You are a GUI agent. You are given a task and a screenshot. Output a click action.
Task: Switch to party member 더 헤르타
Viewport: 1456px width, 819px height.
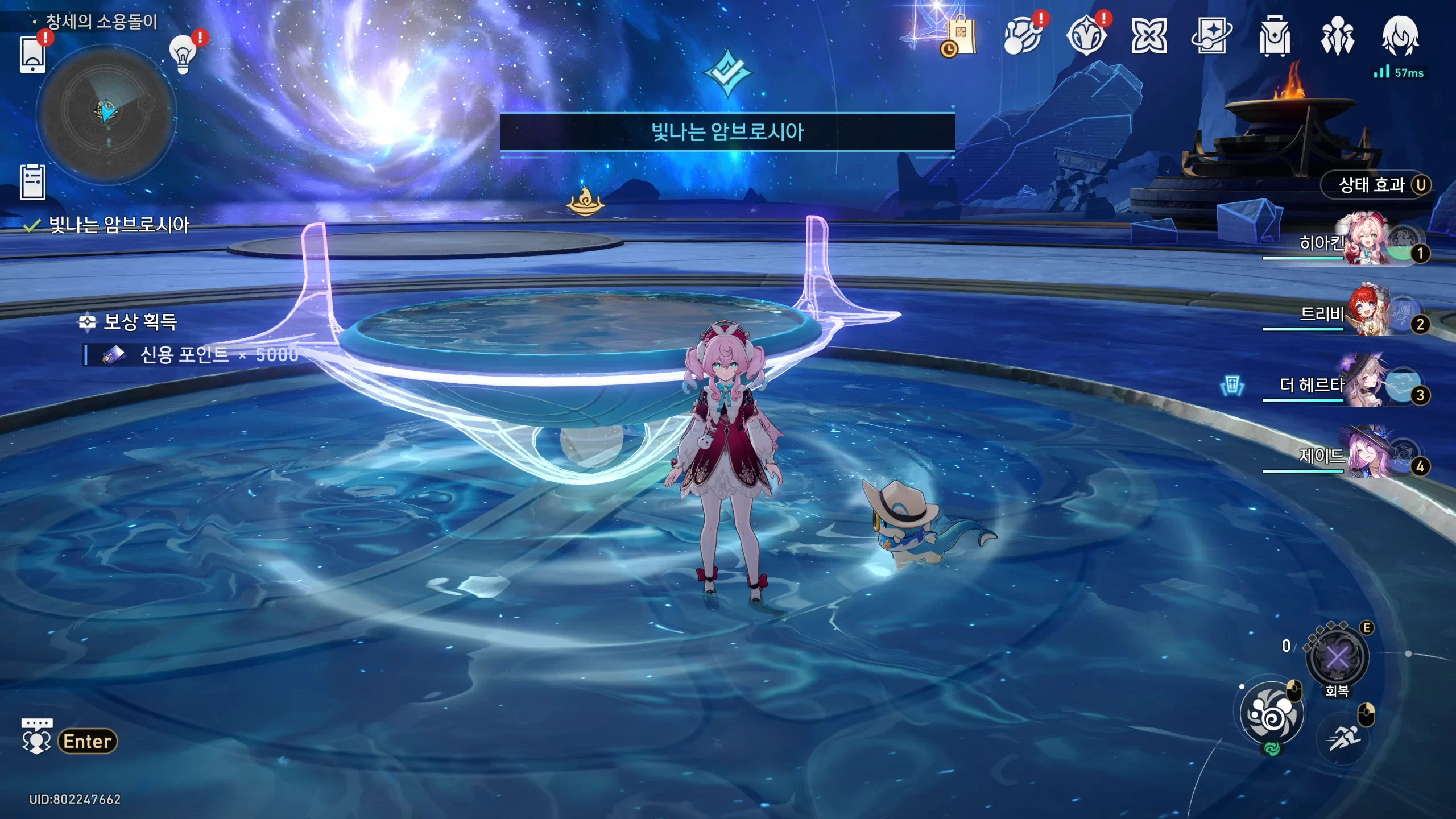click(1365, 384)
